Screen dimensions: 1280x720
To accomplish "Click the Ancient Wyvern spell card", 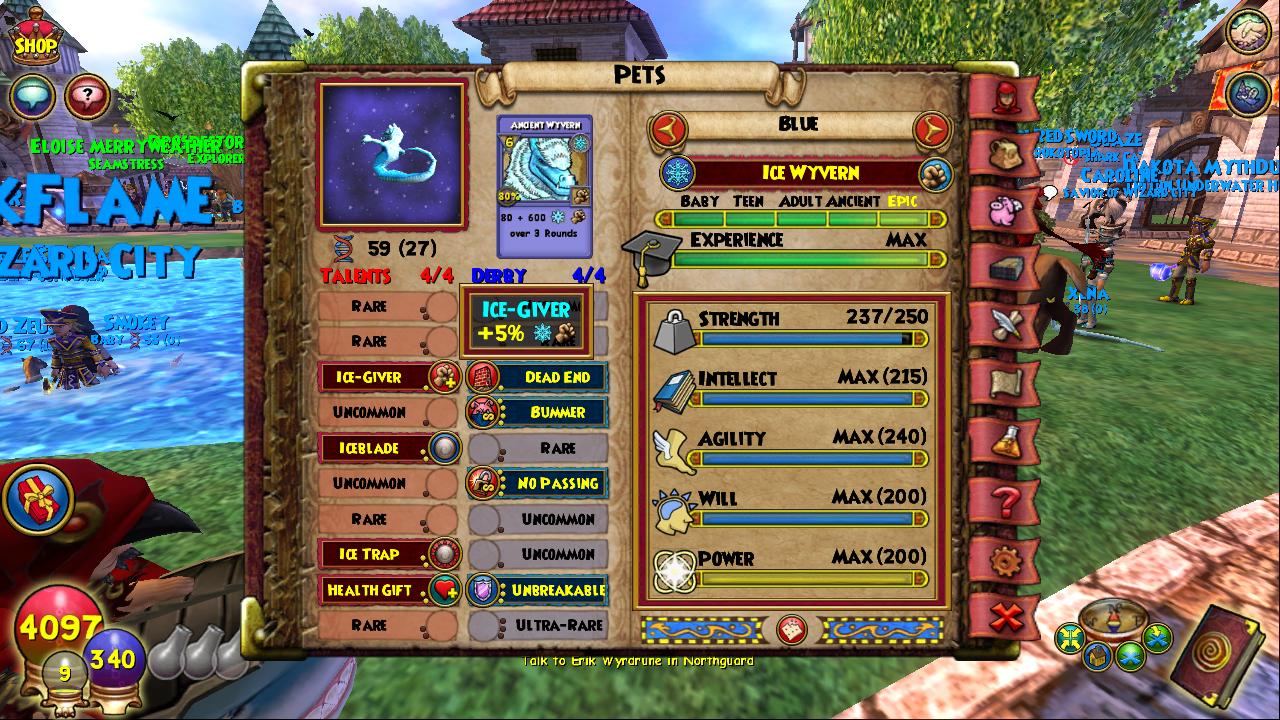I will pos(545,186).
